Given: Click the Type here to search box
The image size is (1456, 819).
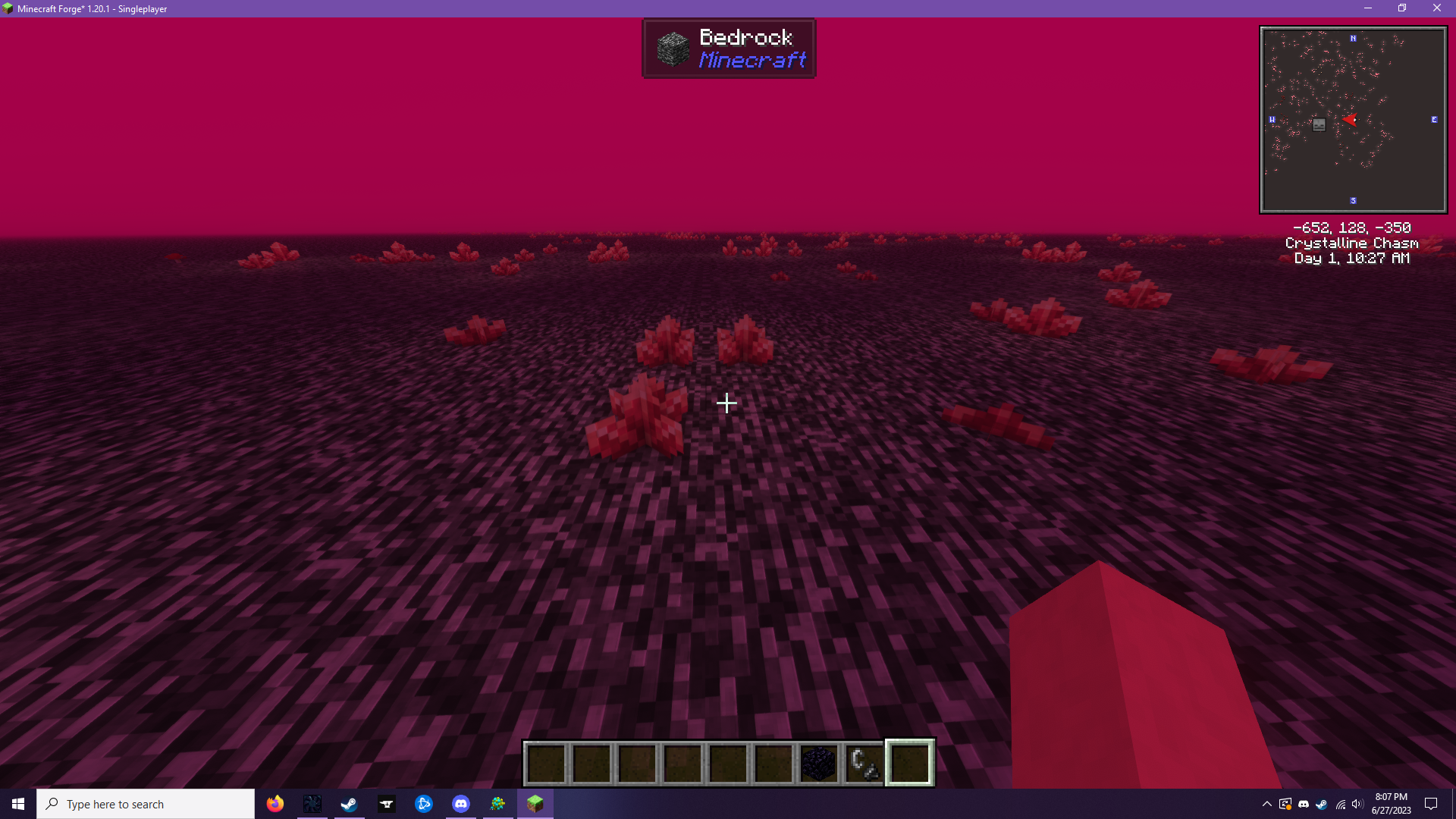Looking at the screenshot, I should [x=146, y=803].
